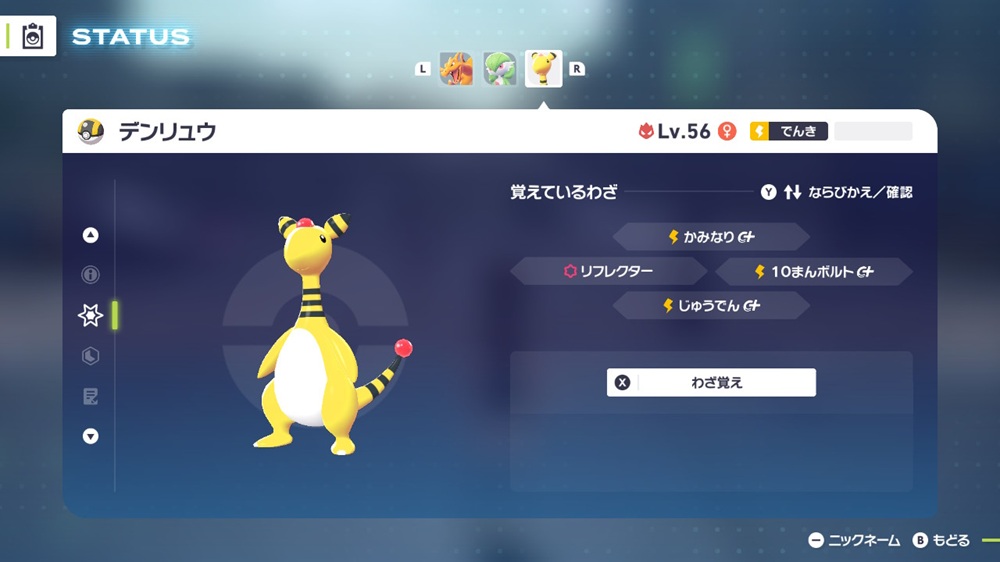1000x562 pixels.
Task: Open the memo notes tab icon
Action: (x=91, y=397)
